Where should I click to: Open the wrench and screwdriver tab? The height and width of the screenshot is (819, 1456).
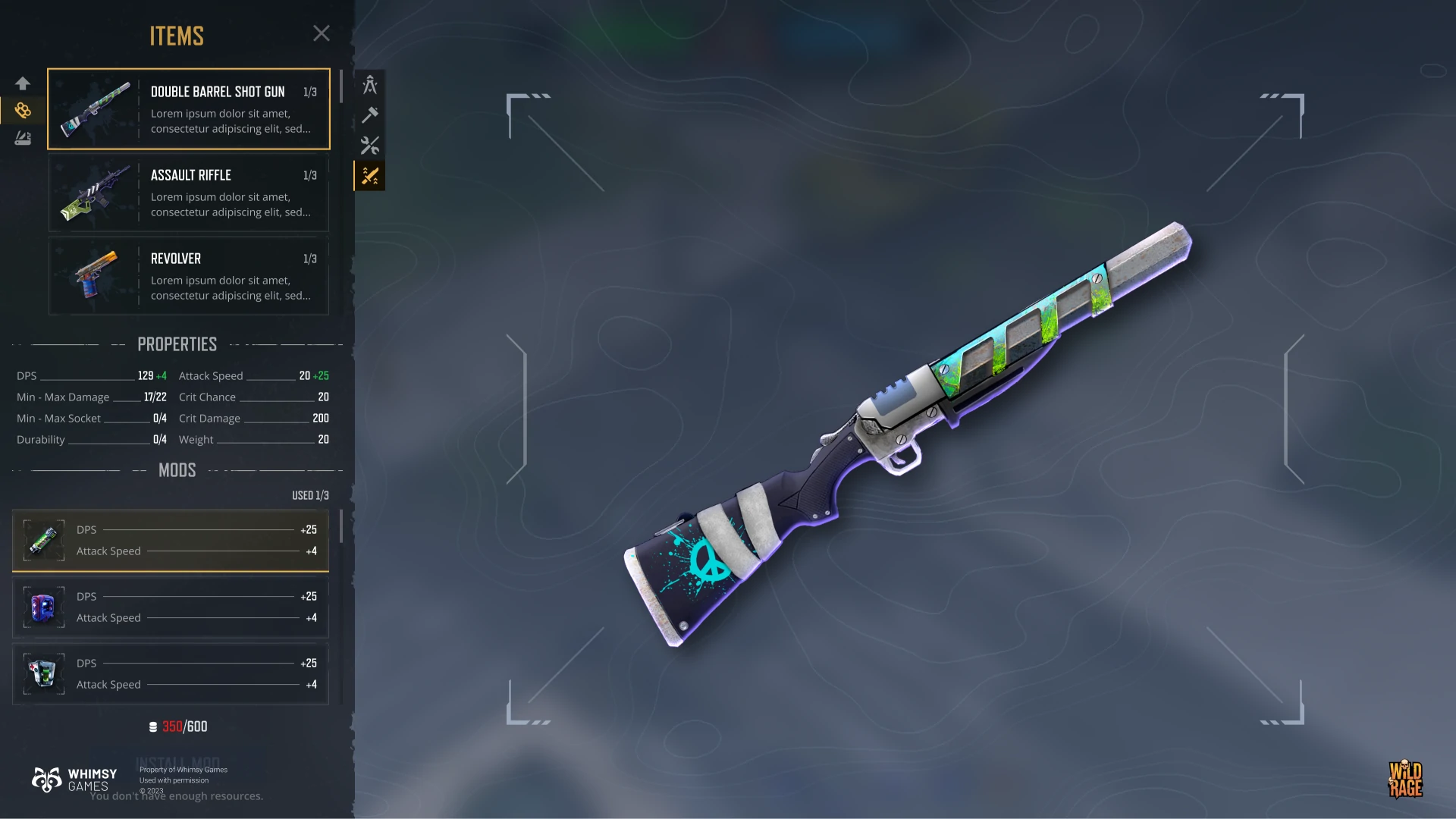(370, 146)
